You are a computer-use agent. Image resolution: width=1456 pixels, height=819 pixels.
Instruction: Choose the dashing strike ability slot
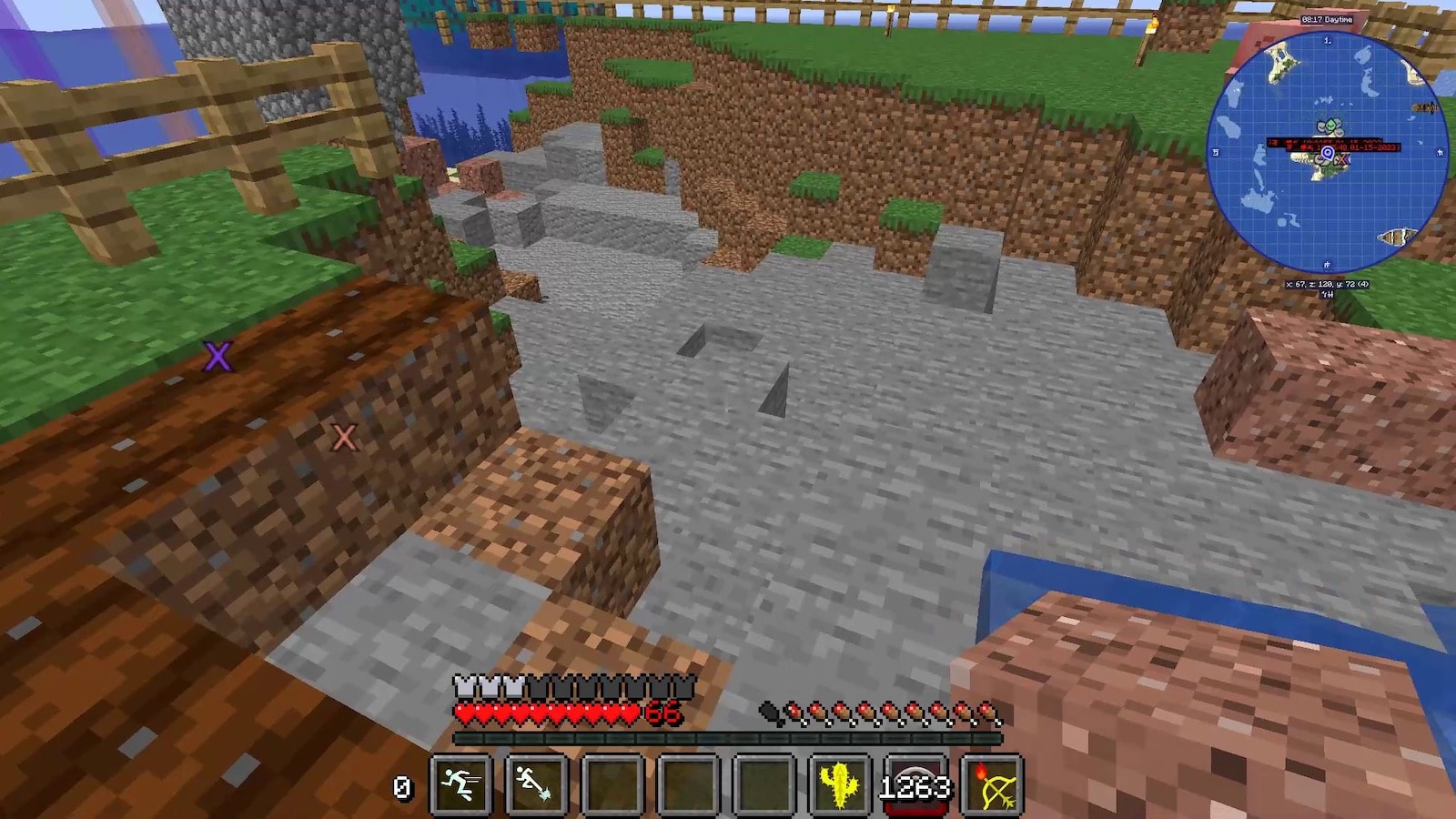point(536,784)
